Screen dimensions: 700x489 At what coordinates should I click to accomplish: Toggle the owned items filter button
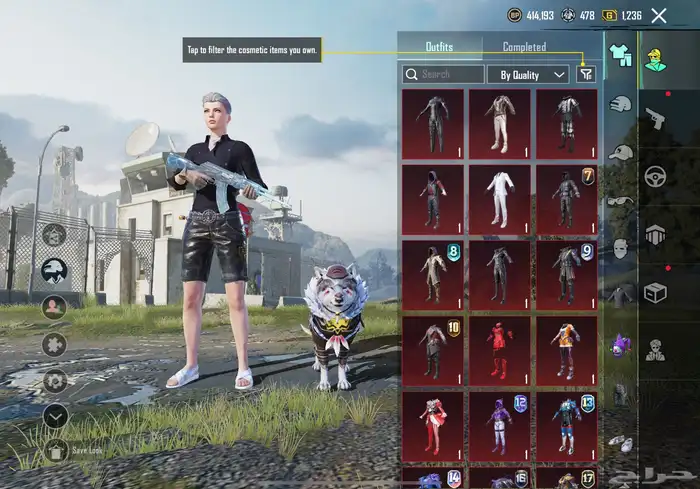(x=586, y=74)
